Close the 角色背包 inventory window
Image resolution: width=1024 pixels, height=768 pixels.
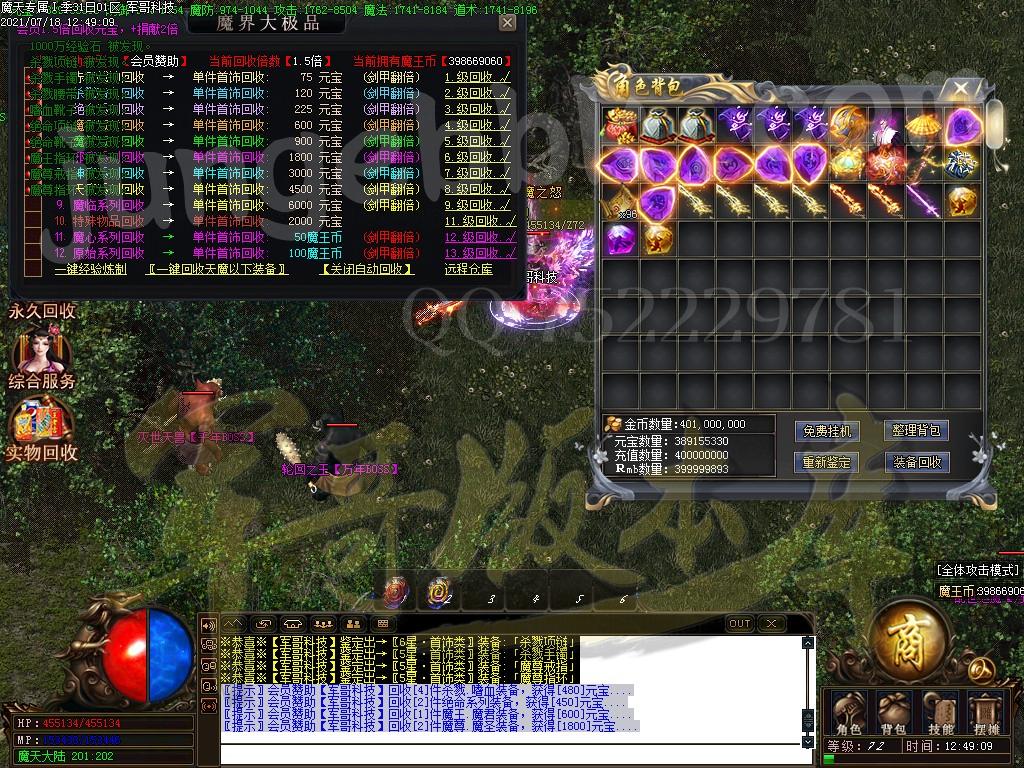pos(961,88)
